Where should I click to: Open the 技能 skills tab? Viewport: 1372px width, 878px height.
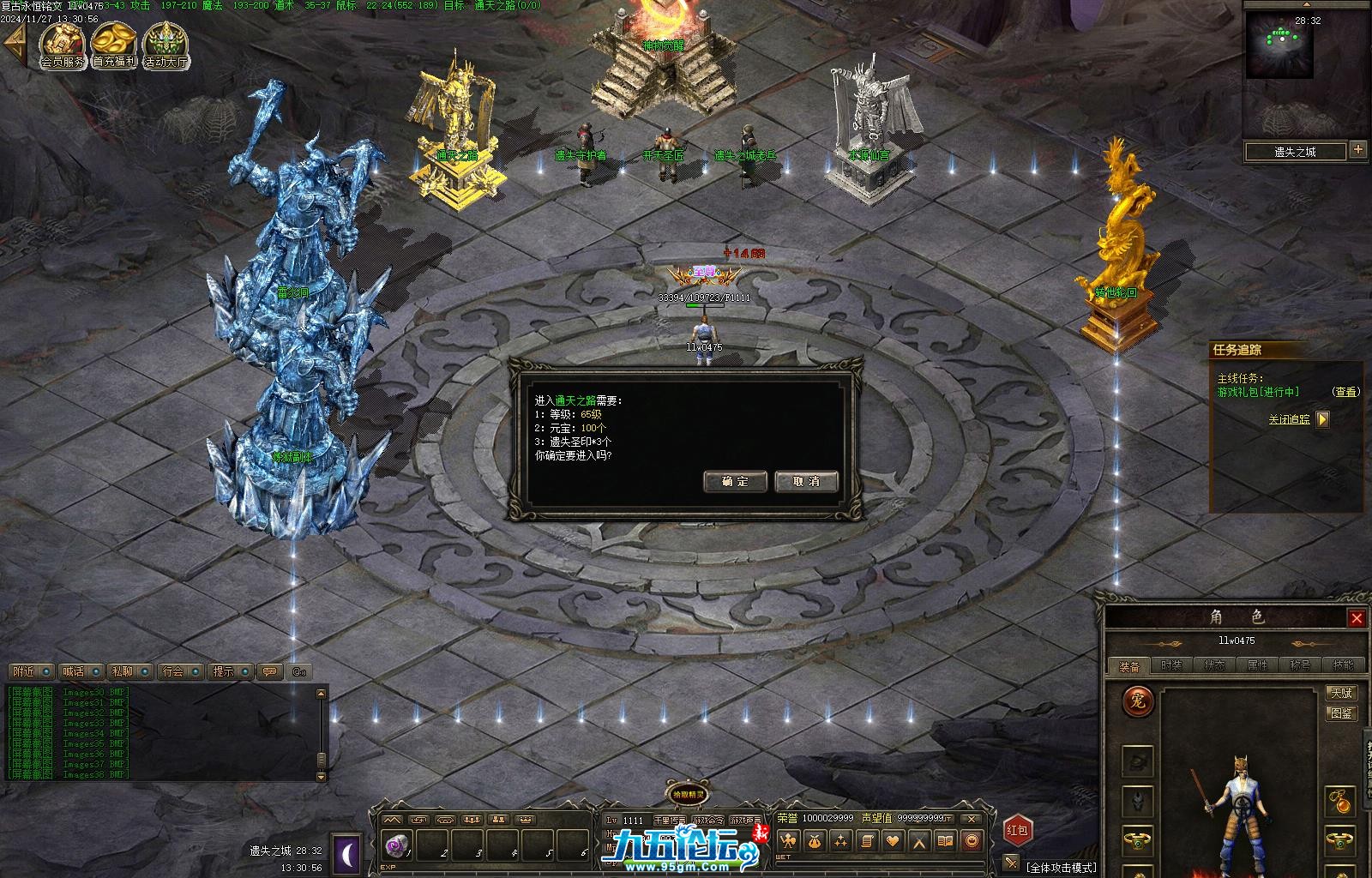pos(1343,665)
